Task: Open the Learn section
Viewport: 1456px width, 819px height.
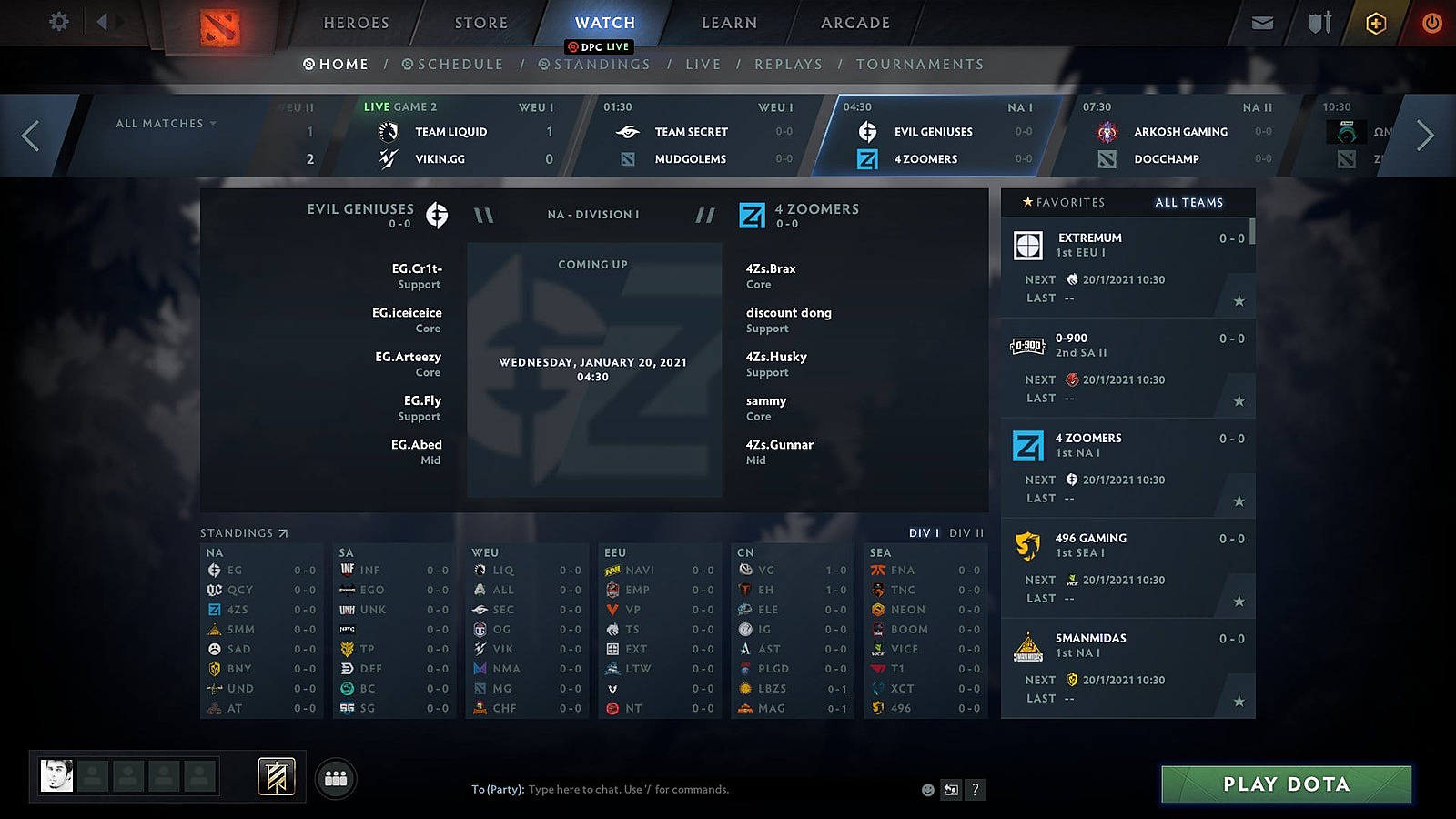Action: click(x=729, y=23)
